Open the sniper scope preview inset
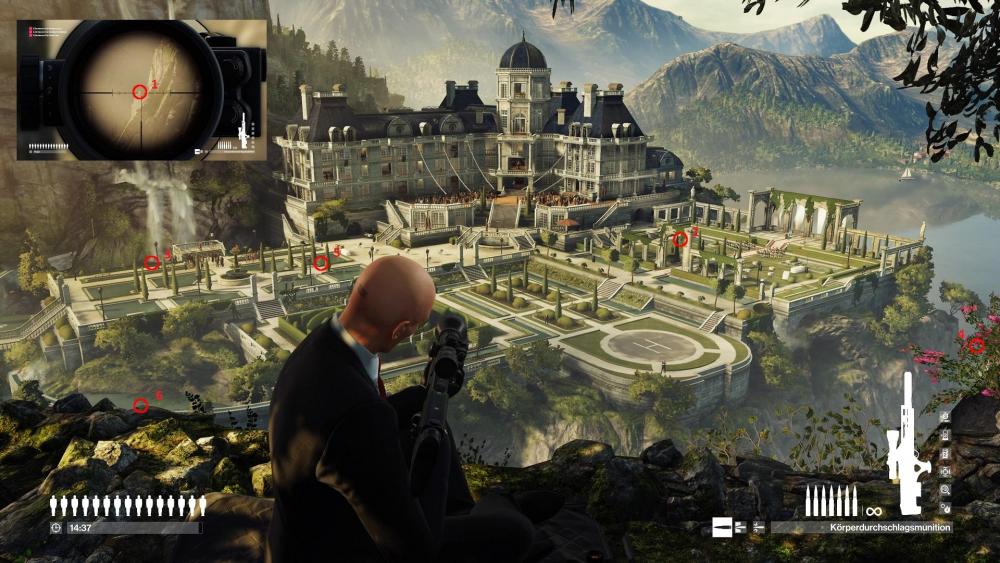 click(141, 90)
